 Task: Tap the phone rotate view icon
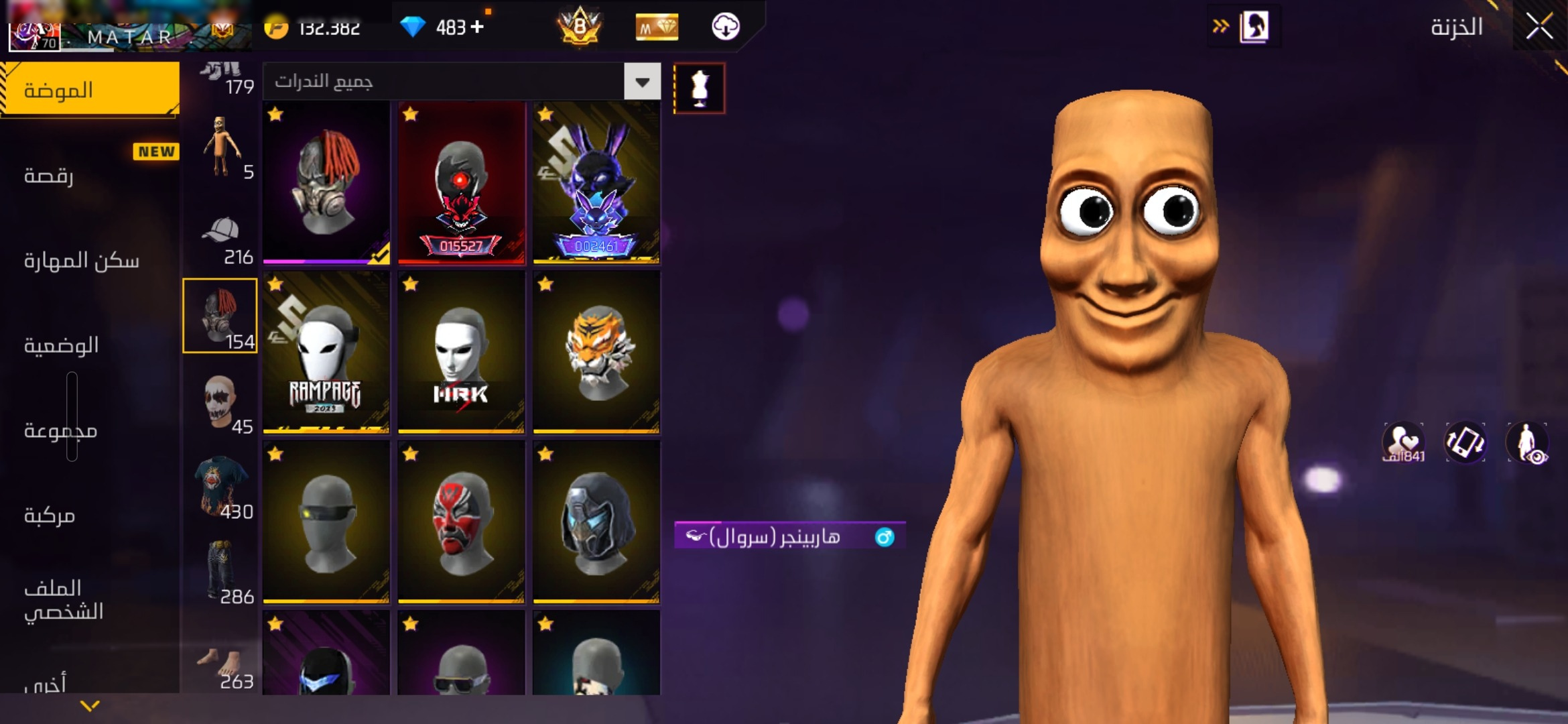(x=1465, y=442)
